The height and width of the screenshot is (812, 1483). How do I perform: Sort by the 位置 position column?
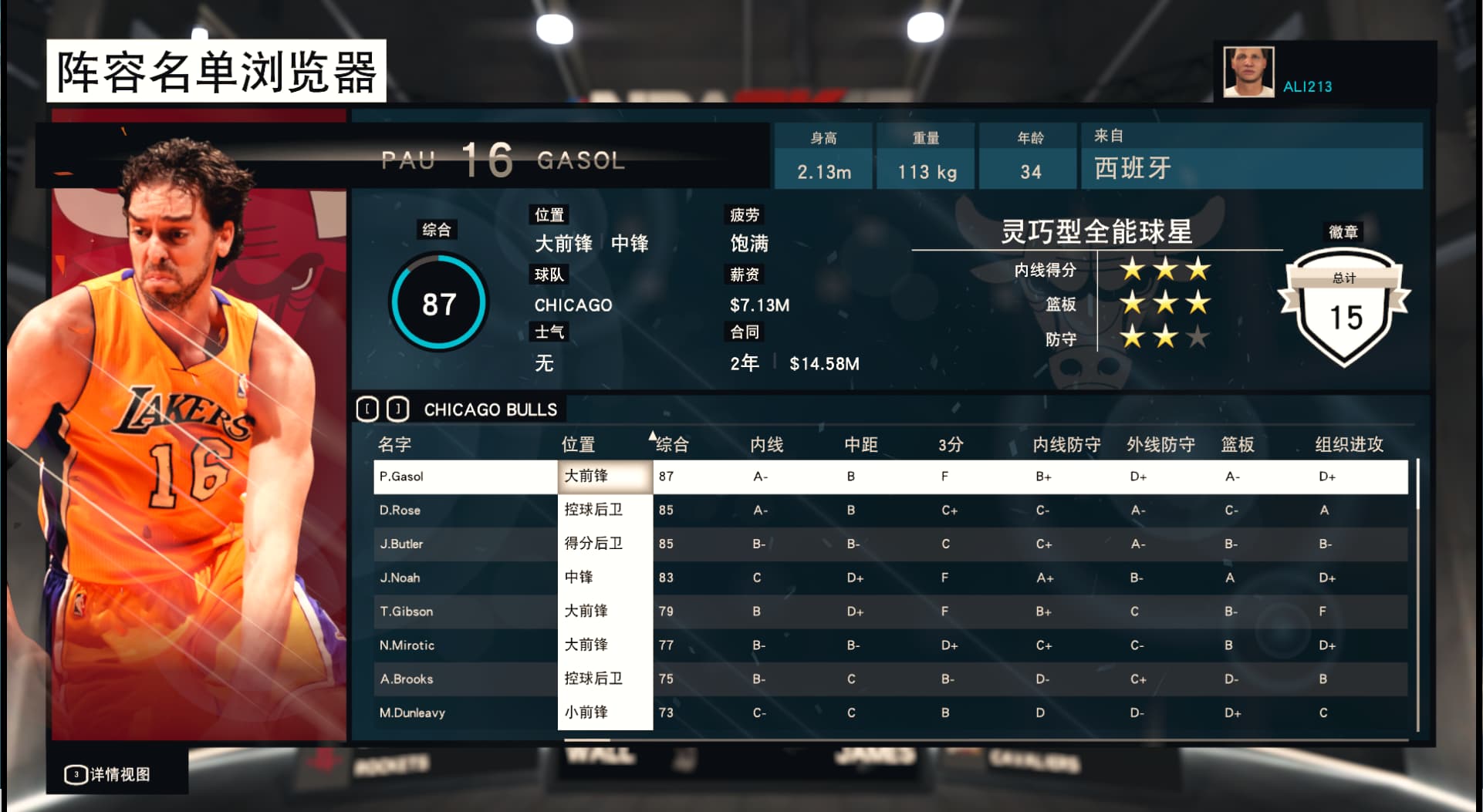(578, 444)
